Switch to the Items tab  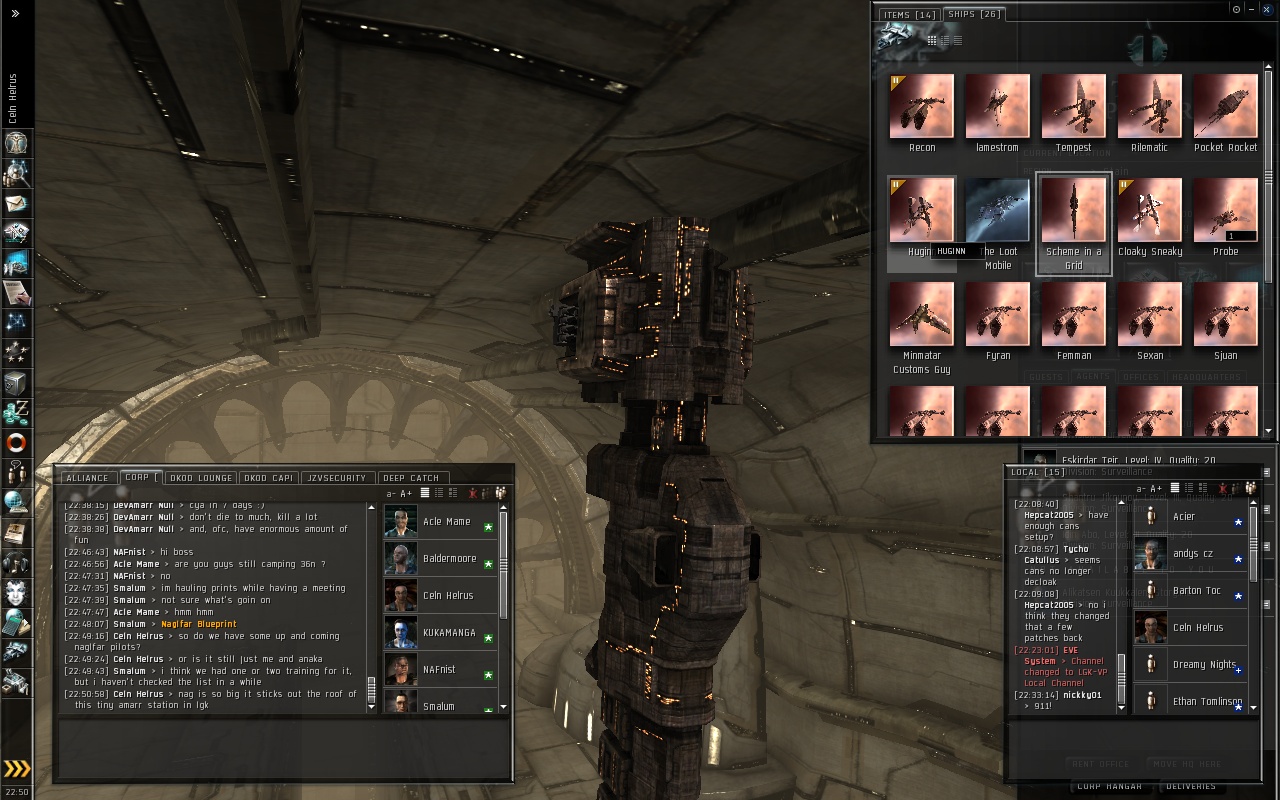click(x=908, y=15)
